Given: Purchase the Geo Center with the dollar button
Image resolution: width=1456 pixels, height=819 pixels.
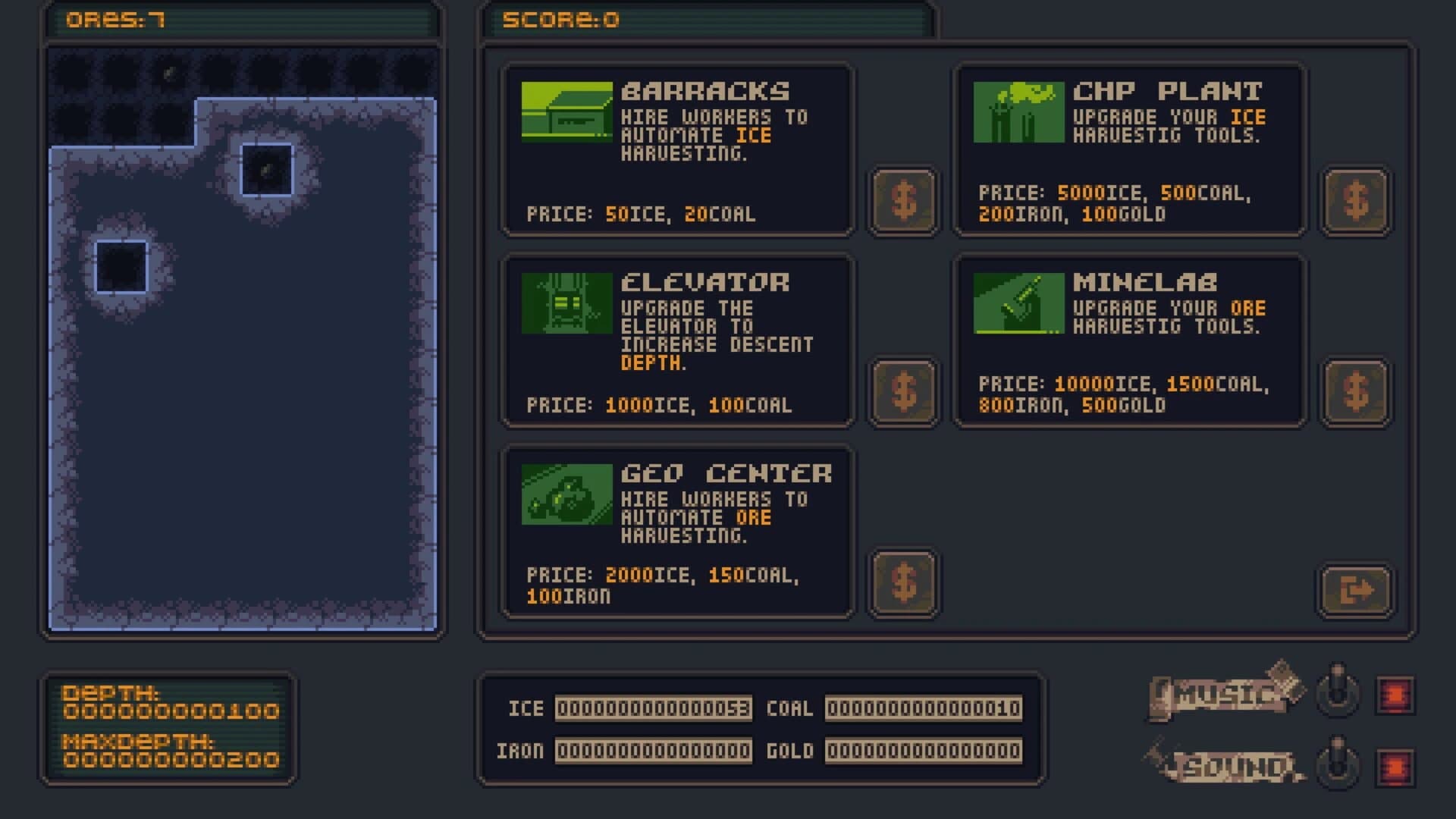Looking at the screenshot, I should click(903, 582).
